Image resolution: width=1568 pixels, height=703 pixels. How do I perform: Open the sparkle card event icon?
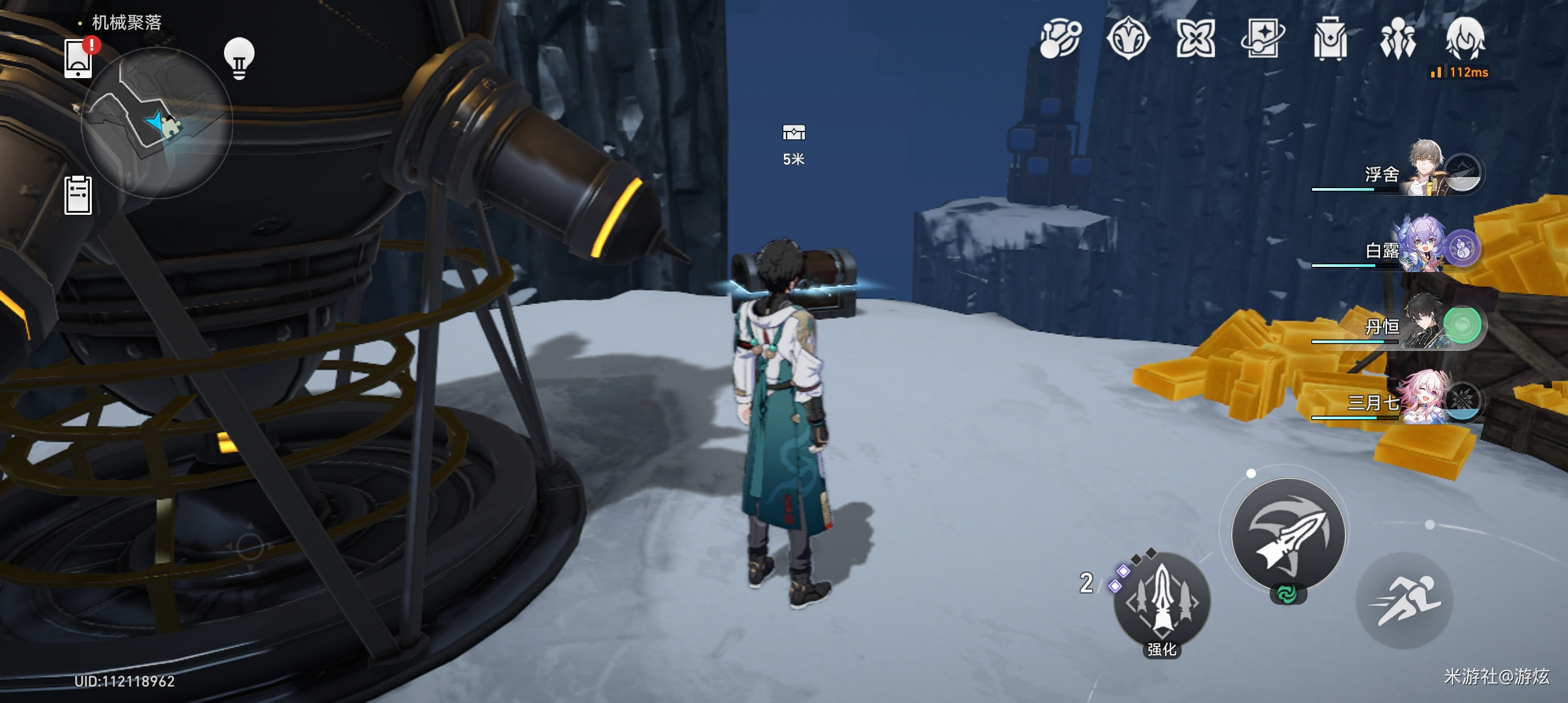[1263, 38]
